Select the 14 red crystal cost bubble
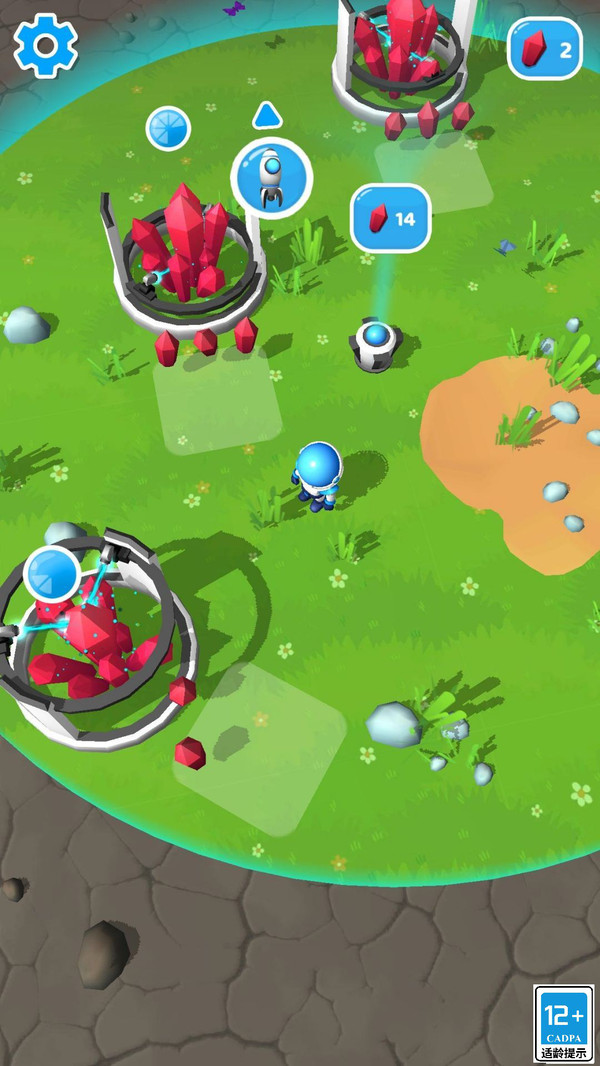Screen dimensions: 600x1066 pos(390,218)
